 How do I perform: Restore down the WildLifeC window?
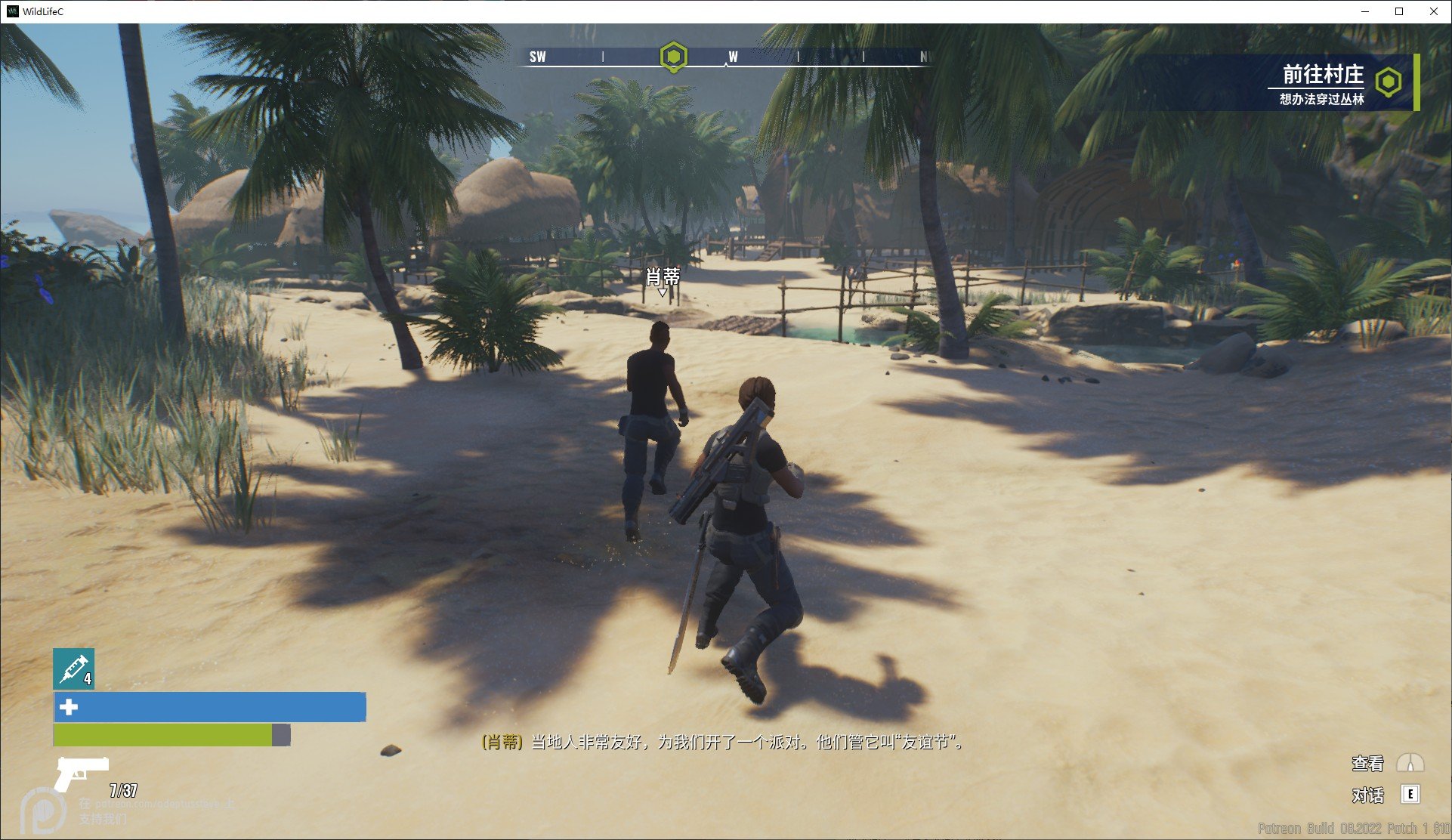1399,11
